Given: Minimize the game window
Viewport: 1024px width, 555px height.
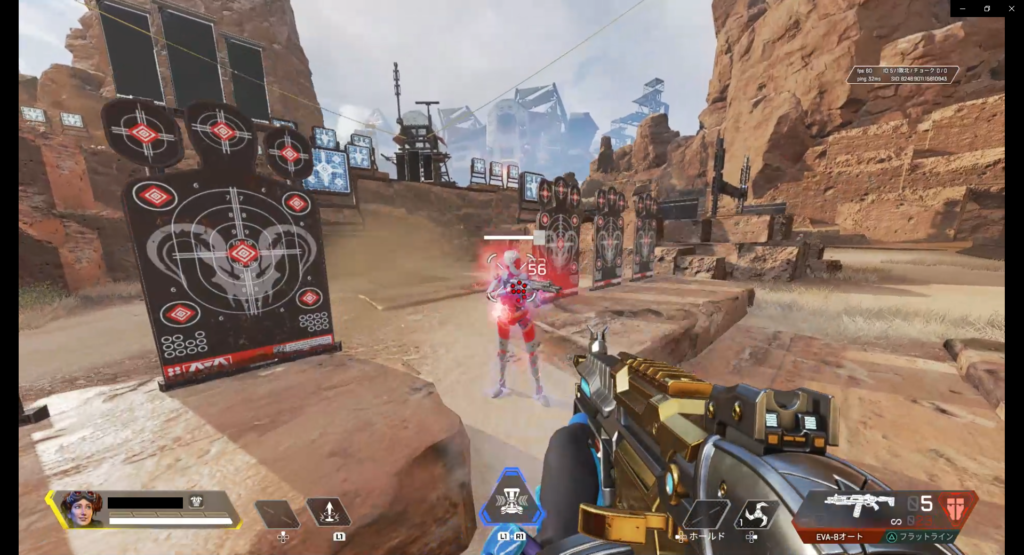Looking at the screenshot, I should (962, 8).
